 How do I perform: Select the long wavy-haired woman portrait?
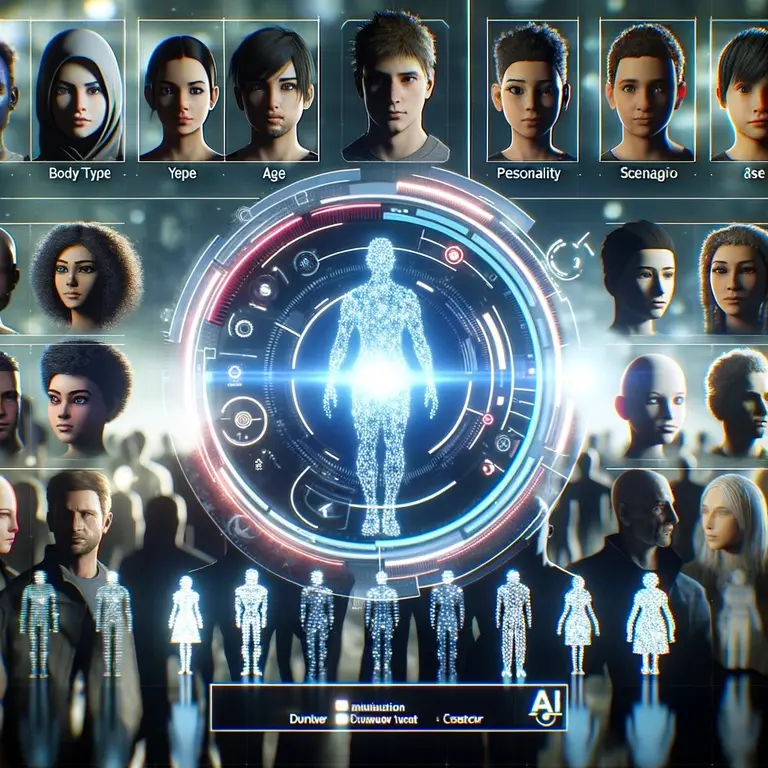click(735, 279)
